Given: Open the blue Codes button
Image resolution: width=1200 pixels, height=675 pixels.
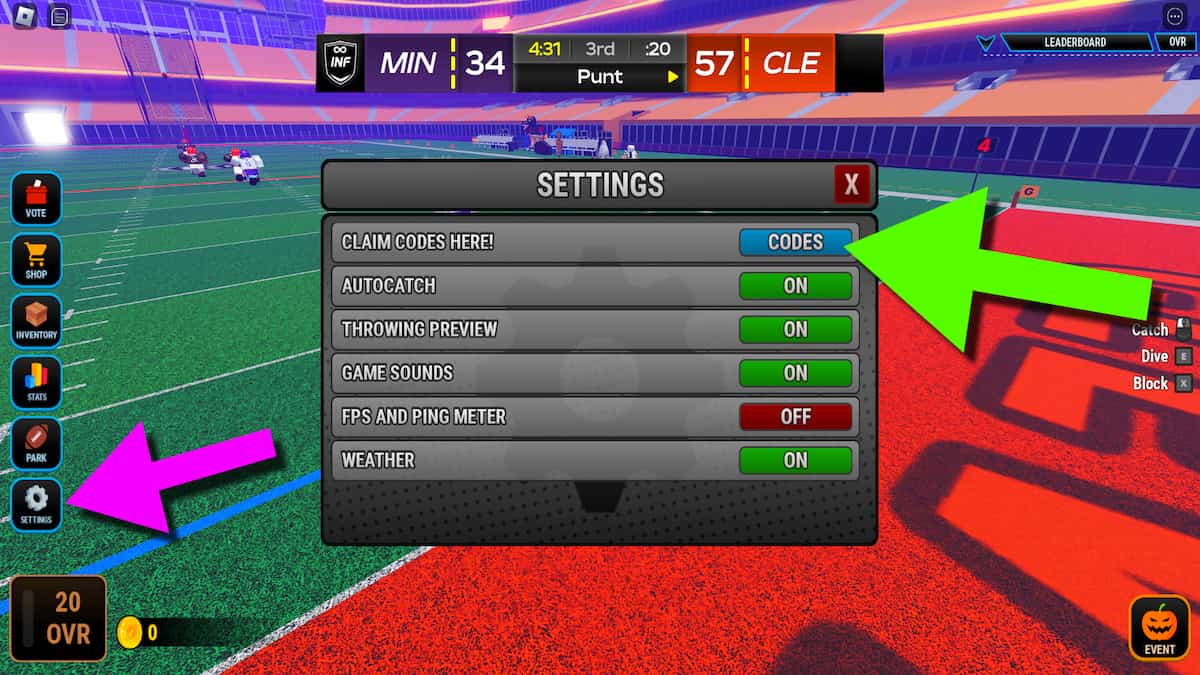Looking at the screenshot, I should pos(795,242).
